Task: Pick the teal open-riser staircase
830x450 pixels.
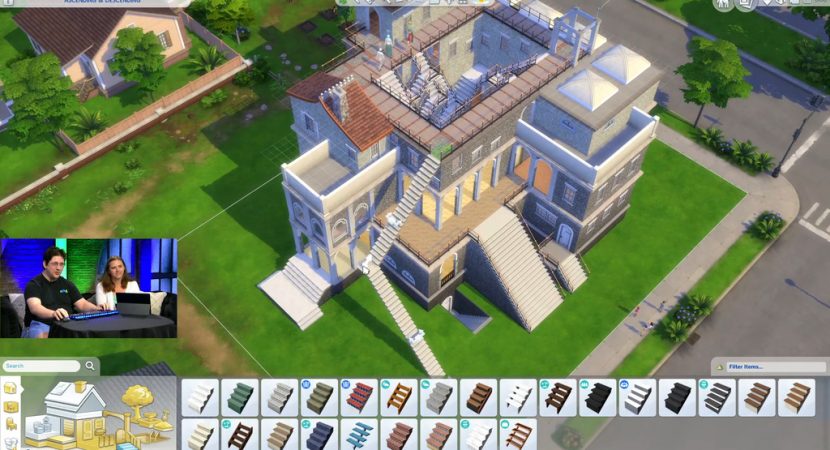Action: pos(359,435)
